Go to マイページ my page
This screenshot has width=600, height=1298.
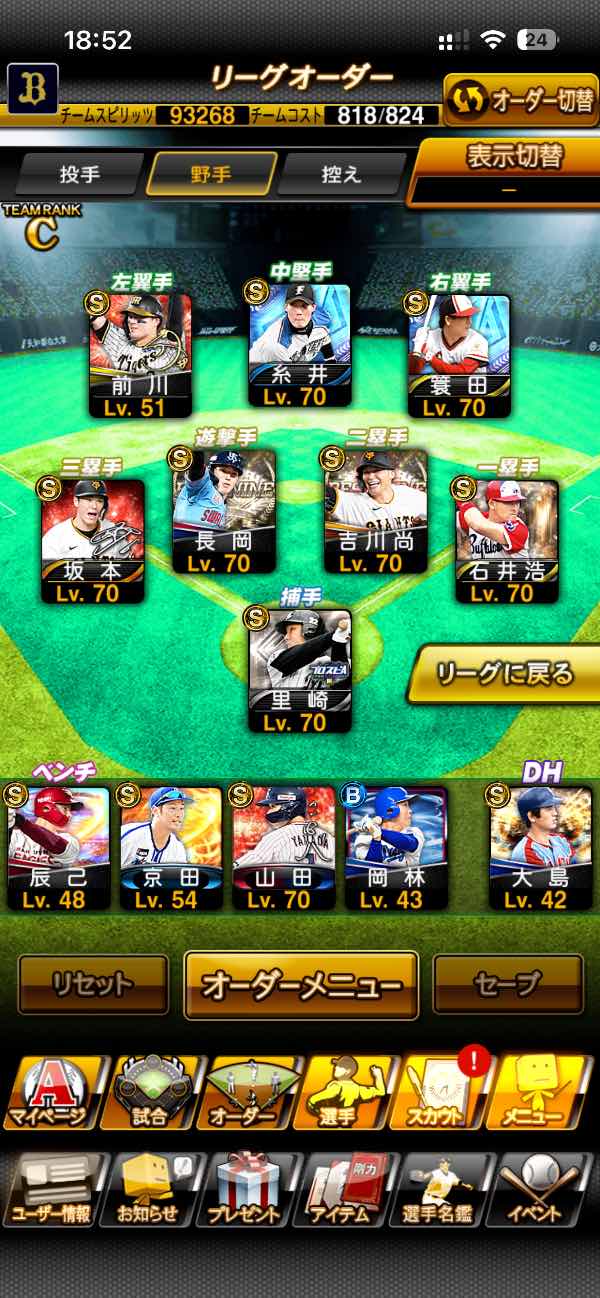pos(51,1094)
